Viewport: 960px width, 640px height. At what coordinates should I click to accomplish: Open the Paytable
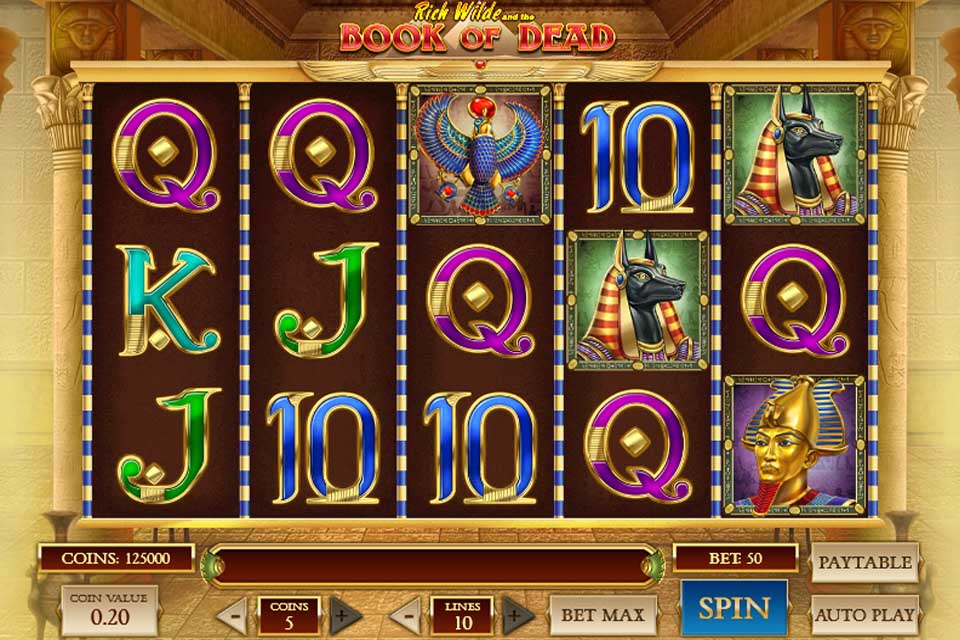coord(864,563)
